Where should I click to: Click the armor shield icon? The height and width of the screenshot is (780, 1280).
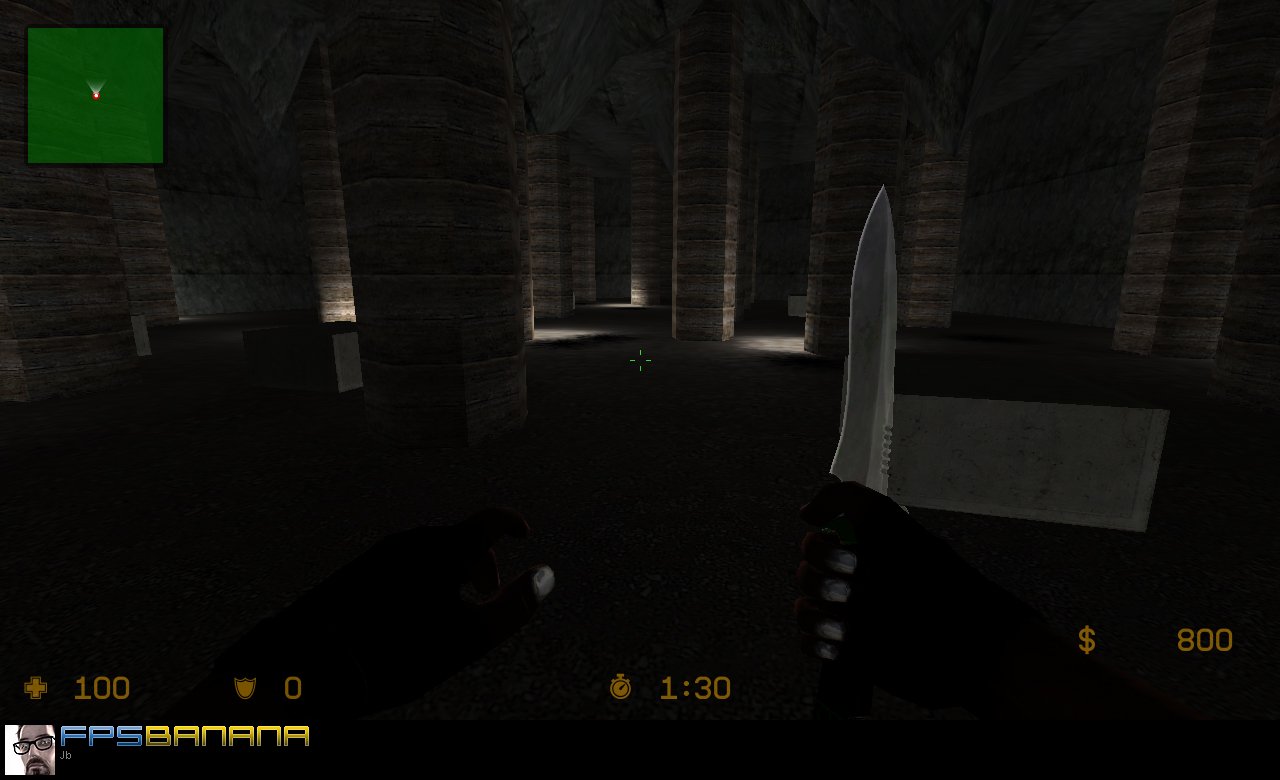coord(243,687)
